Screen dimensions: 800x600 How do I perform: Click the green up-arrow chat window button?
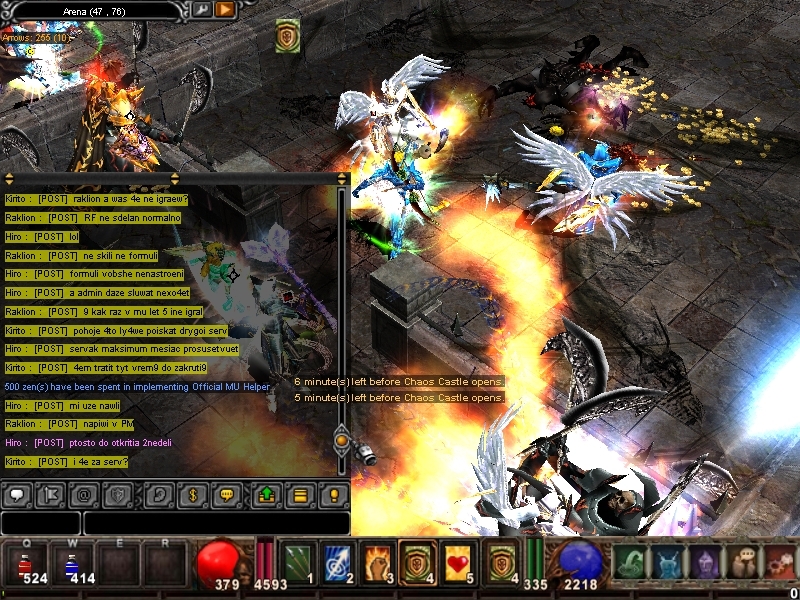pos(265,495)
